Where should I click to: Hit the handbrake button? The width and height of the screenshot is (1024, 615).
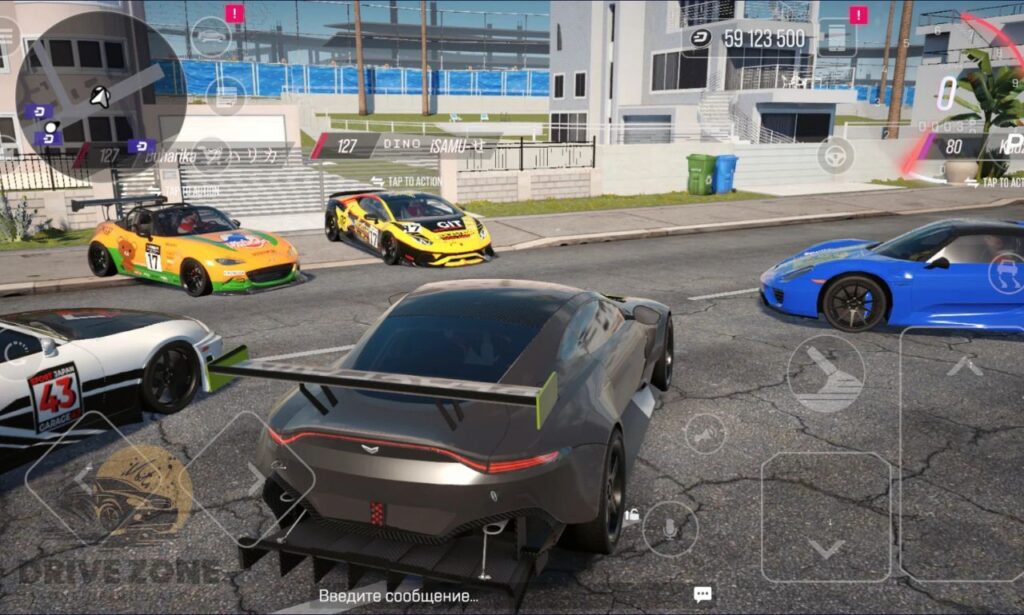click(825, 373)
